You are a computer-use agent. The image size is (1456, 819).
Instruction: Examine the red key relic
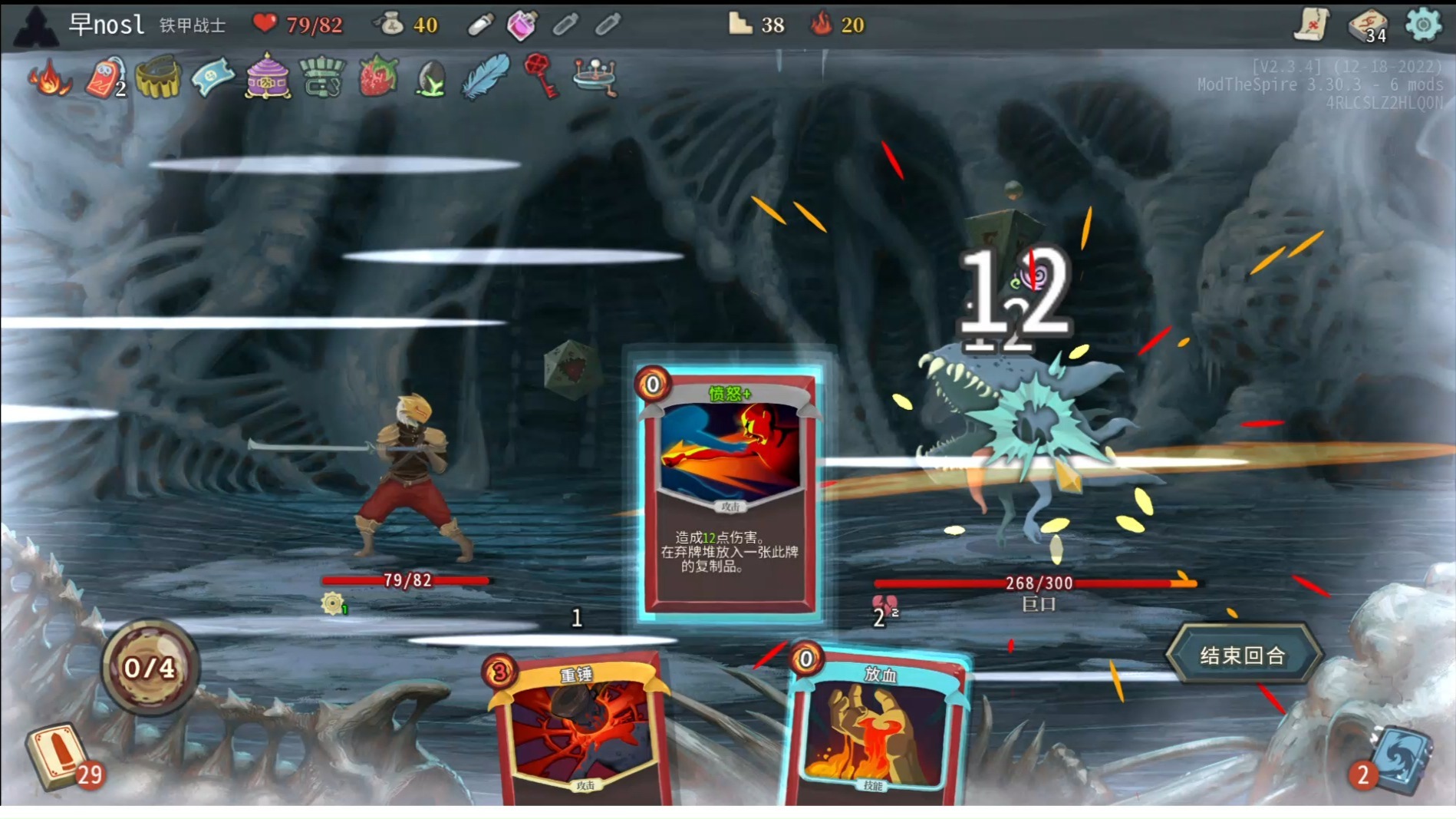[540, 76]
